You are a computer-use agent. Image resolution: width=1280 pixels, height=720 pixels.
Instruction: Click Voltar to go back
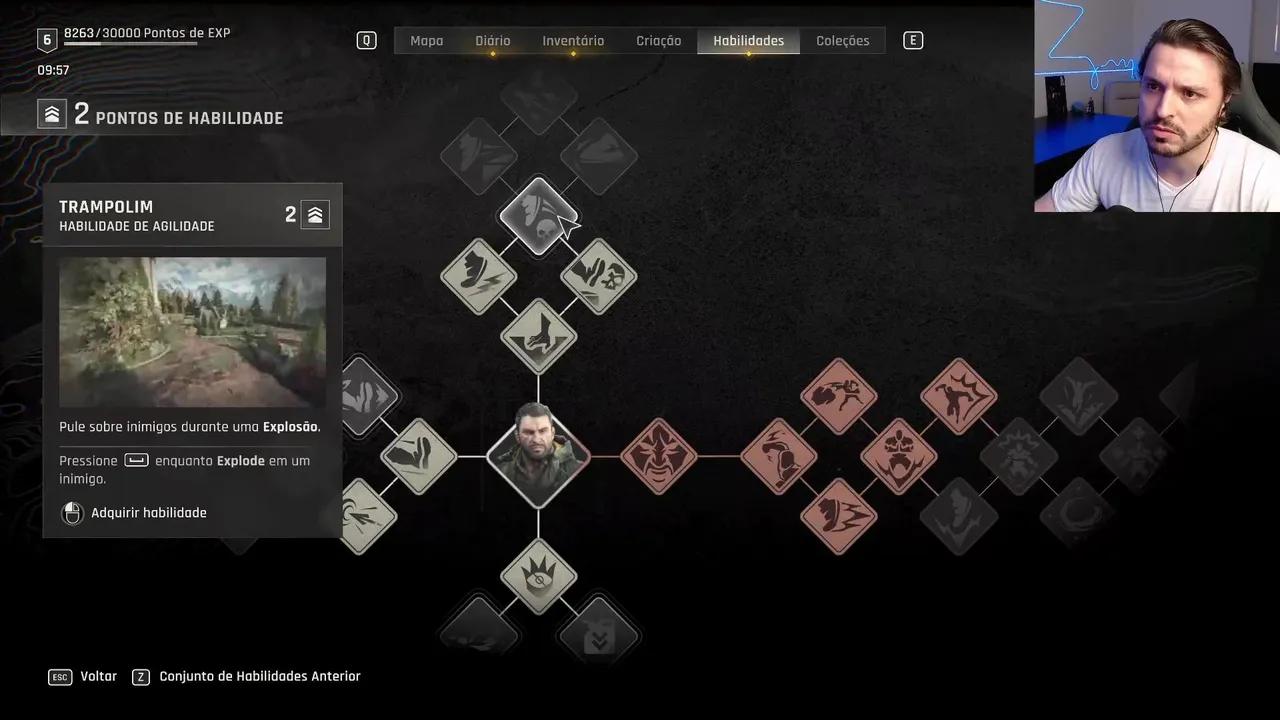98,677
